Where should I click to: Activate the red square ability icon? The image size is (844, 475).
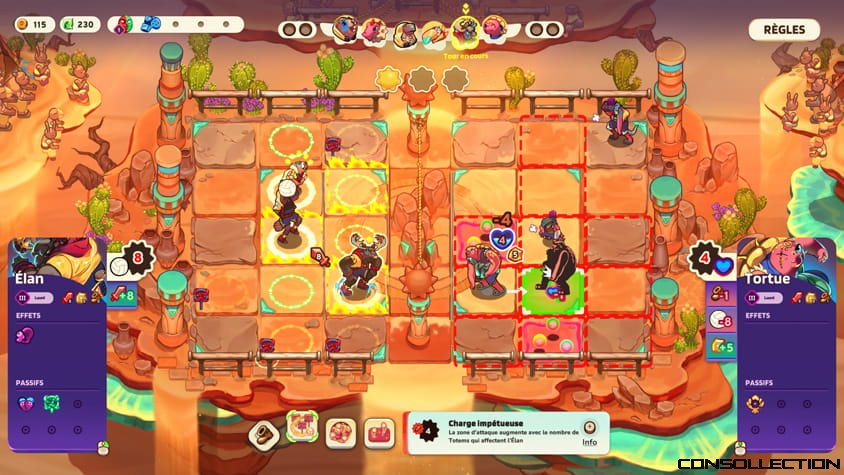click(x=379, y=434)
